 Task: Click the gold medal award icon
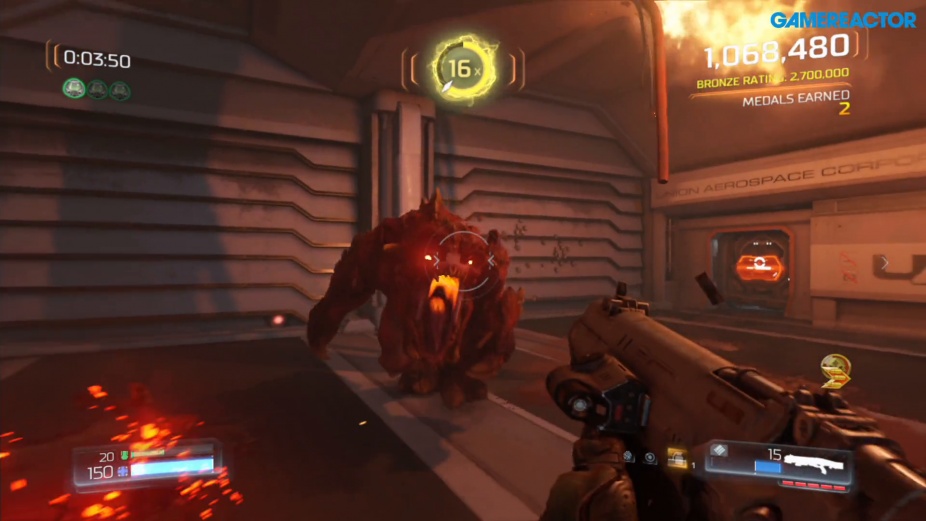[x=835, y=370]
